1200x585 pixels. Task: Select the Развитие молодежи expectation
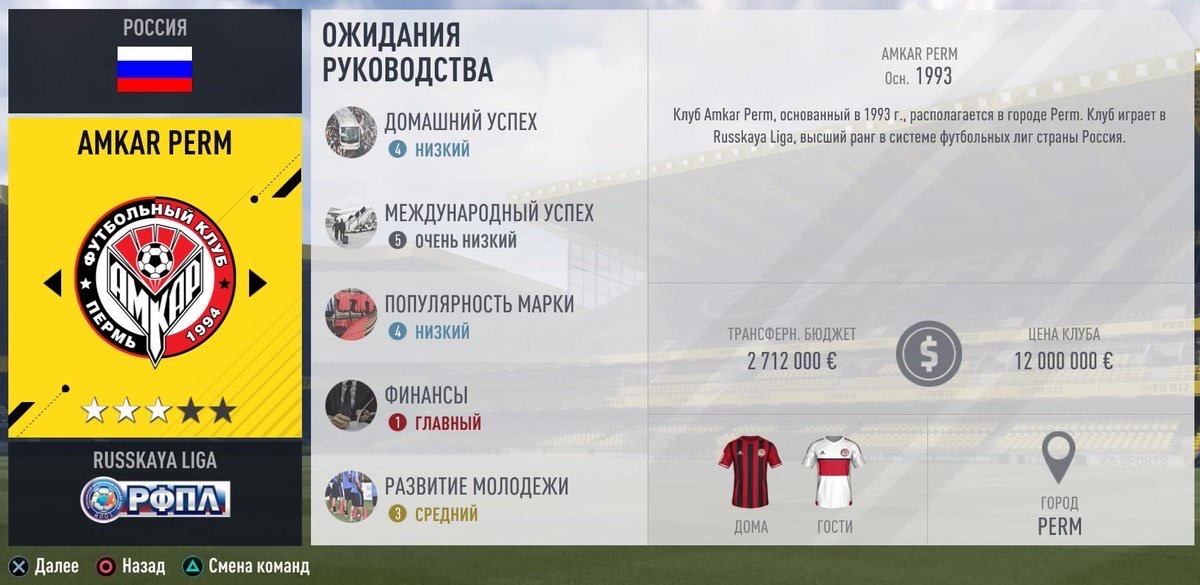[475, 499]
